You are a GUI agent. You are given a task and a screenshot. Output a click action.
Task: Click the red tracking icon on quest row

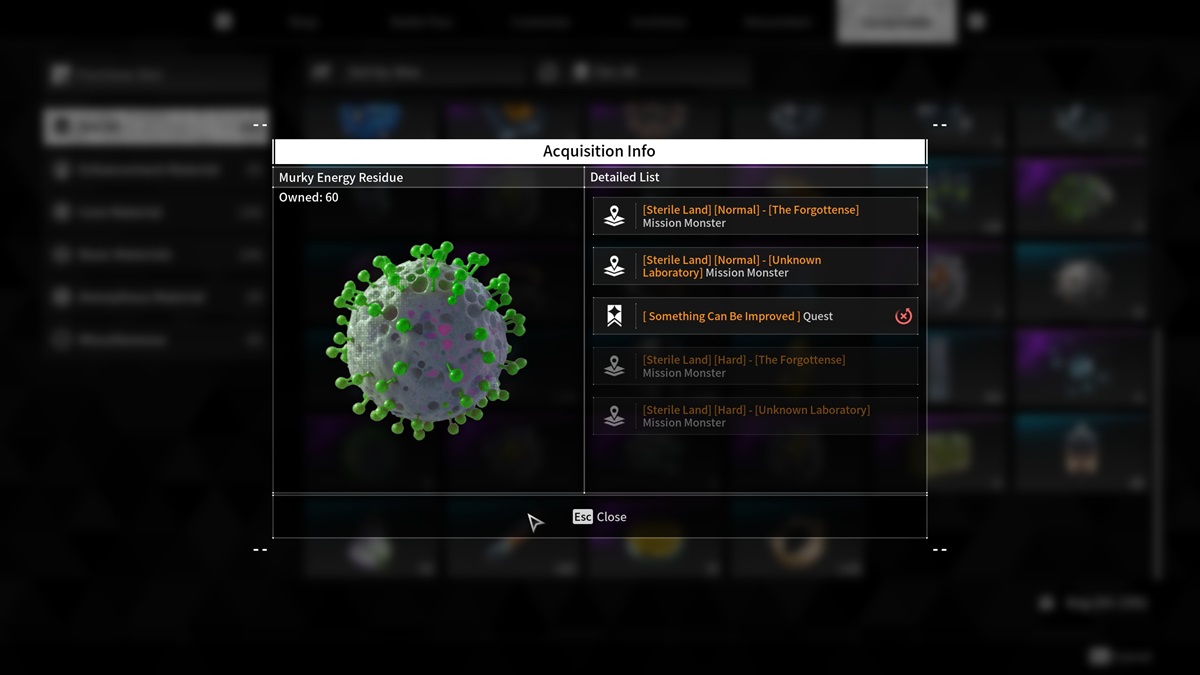[x=903, y=316]
